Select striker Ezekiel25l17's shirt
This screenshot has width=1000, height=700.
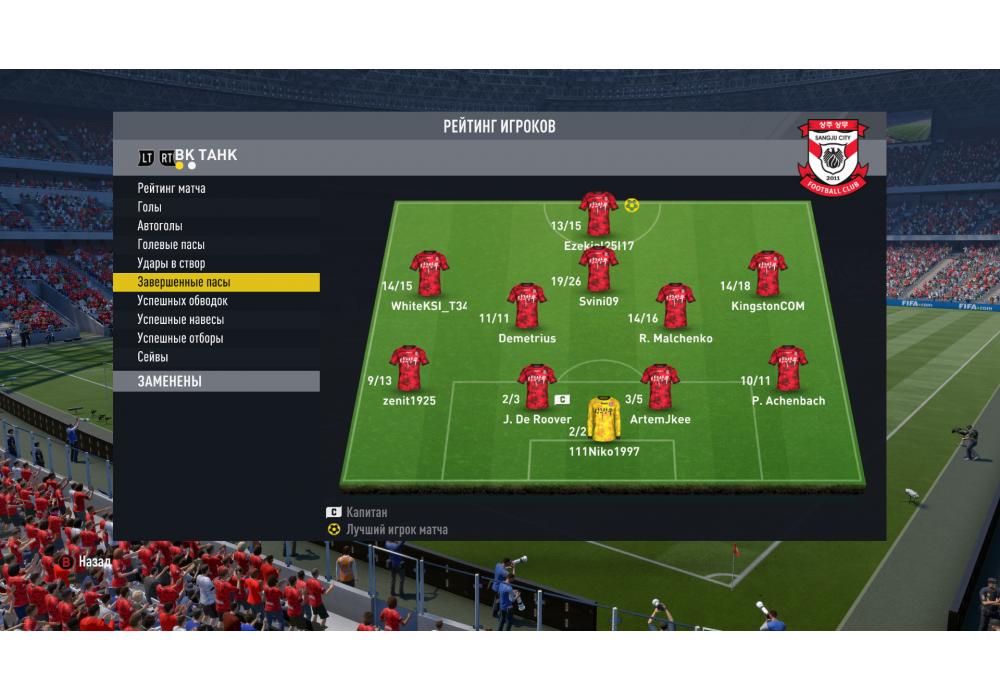click(x=598, y=213)
